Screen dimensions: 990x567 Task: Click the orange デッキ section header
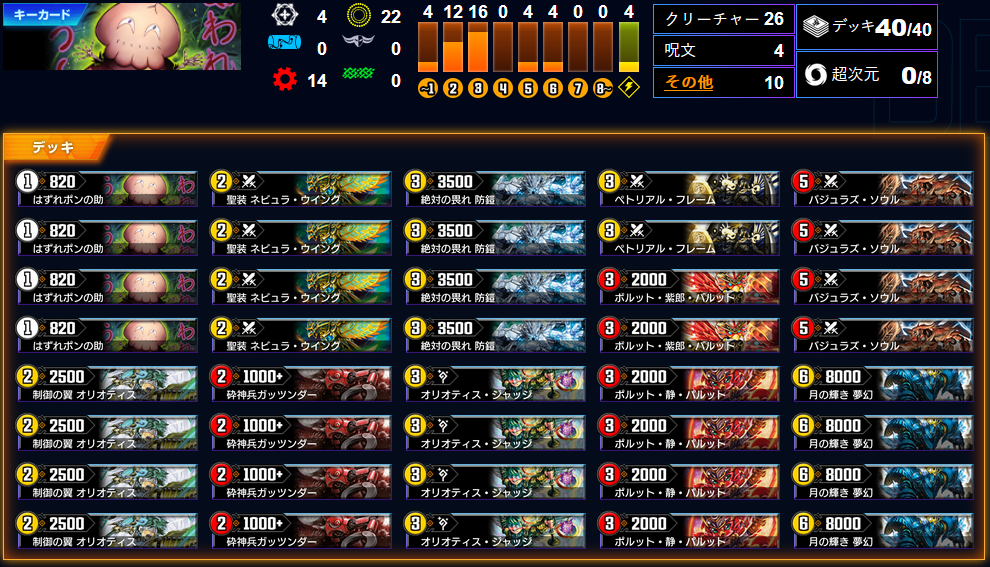coord(56,147)
